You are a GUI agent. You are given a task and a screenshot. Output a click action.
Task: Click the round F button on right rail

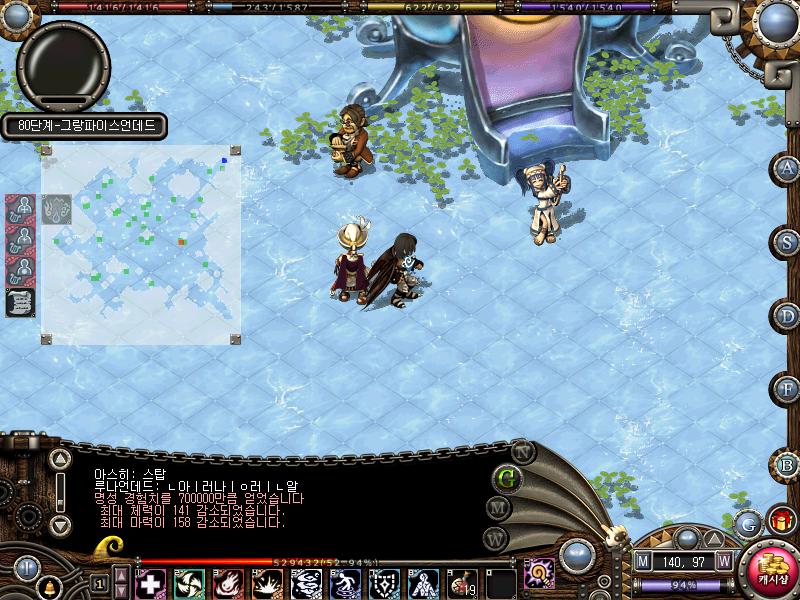point(788,388)
